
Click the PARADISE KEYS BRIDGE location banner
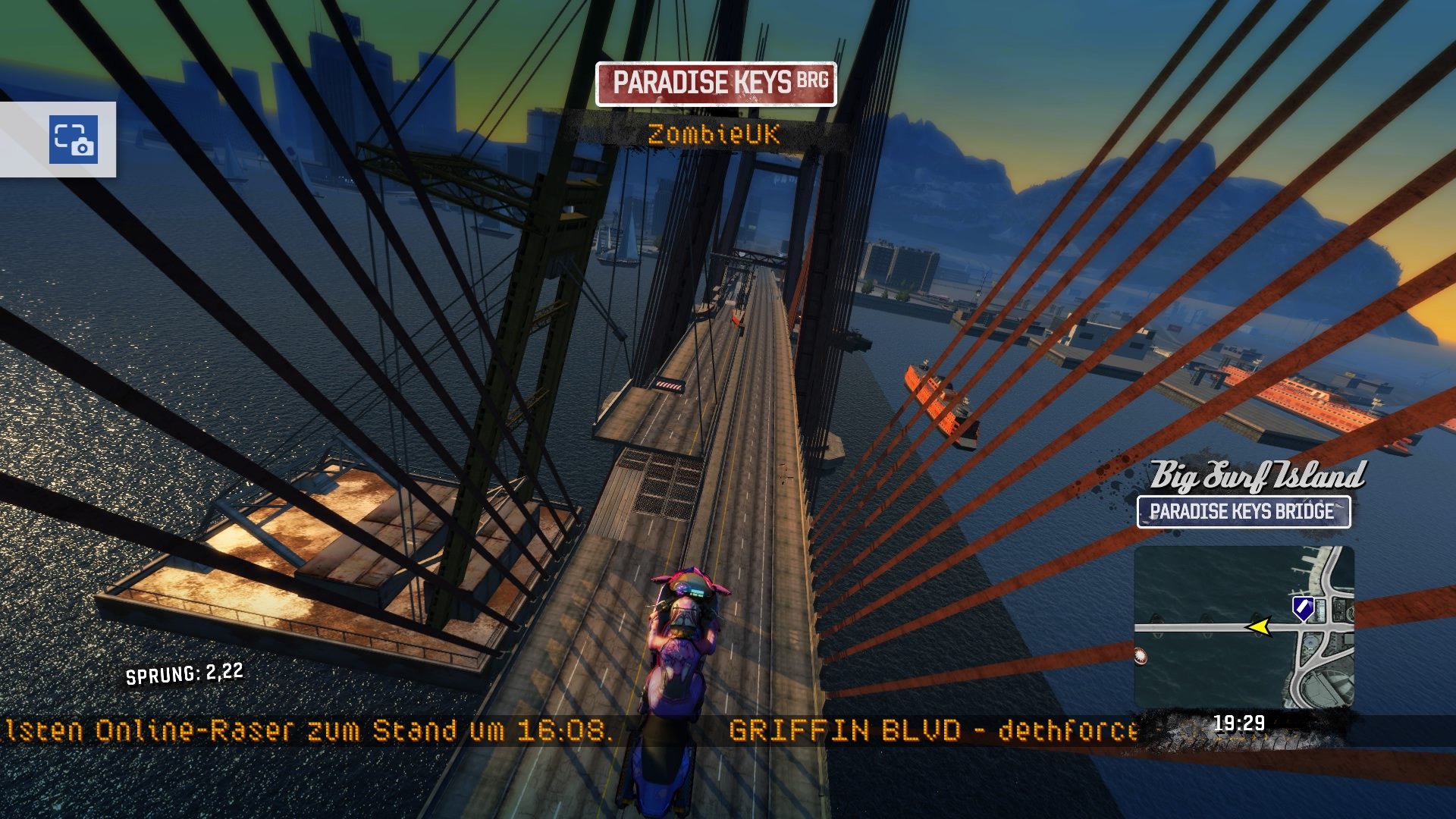click(x=1244, y=512)
